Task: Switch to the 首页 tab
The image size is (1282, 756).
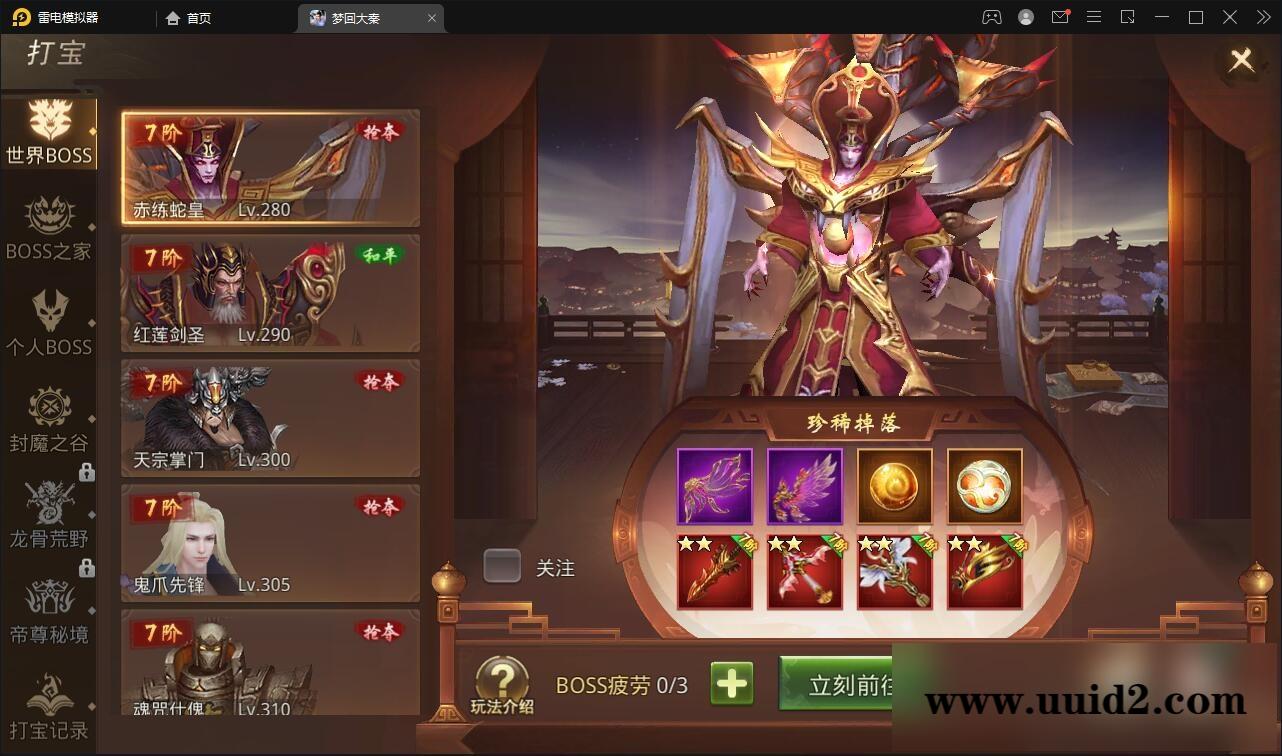Action: [x=188, y=17]
